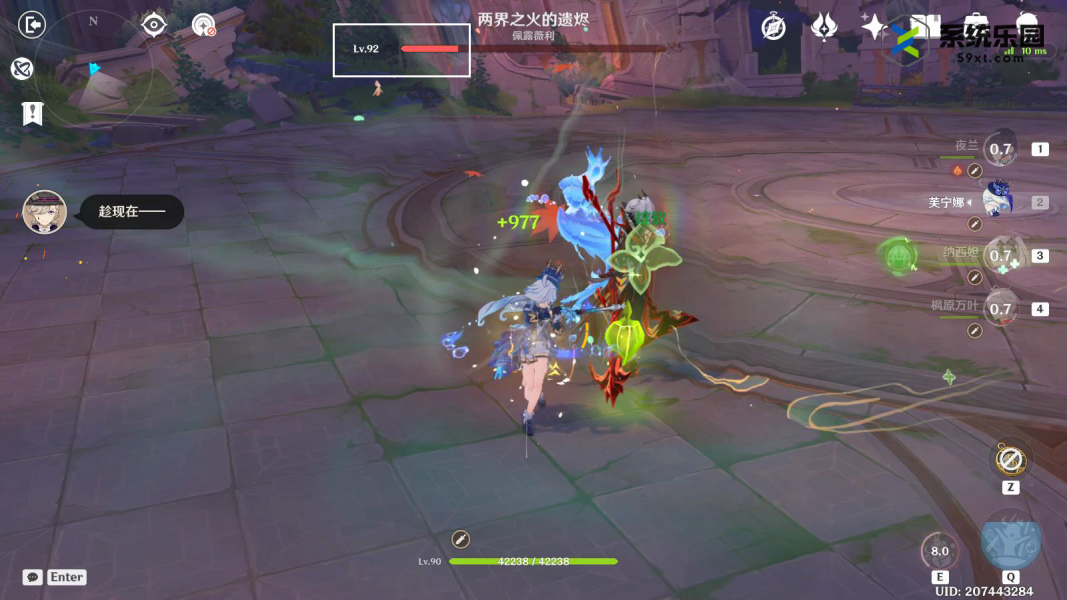The width and height of the screenshot is (1067, 600).
Task: Use the compass gadget above Z
Action: tap(1009, 461)
